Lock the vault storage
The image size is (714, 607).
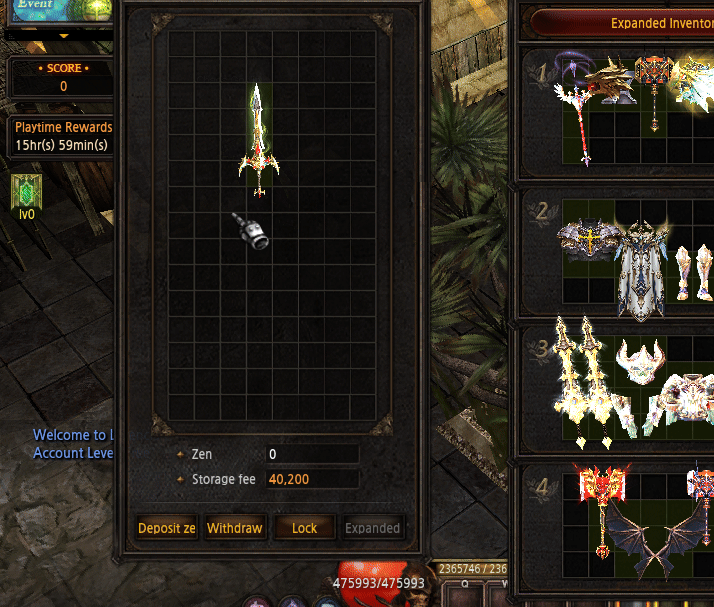(304, 528)
